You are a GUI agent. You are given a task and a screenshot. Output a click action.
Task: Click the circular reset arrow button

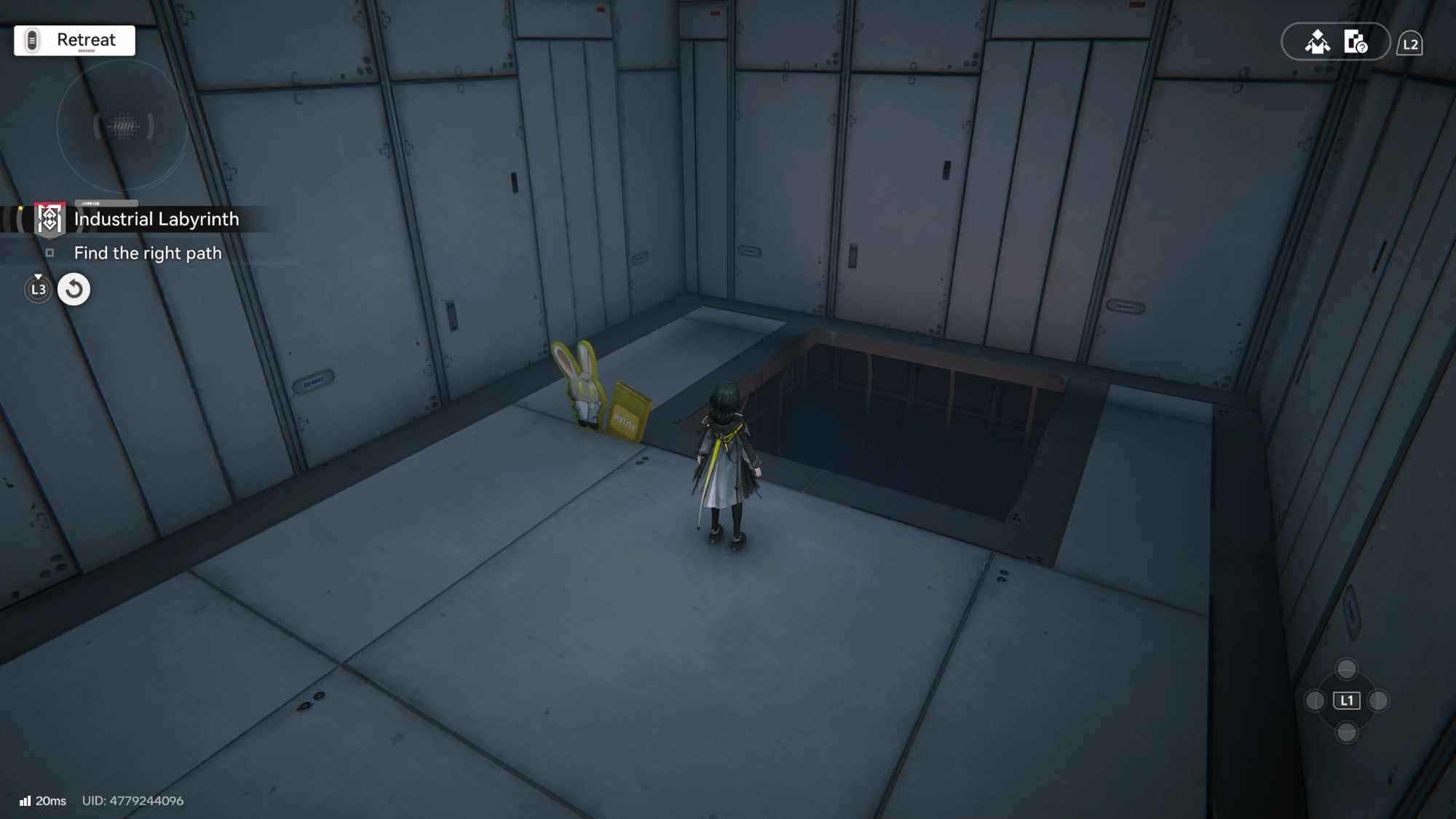tap(74, 289)
